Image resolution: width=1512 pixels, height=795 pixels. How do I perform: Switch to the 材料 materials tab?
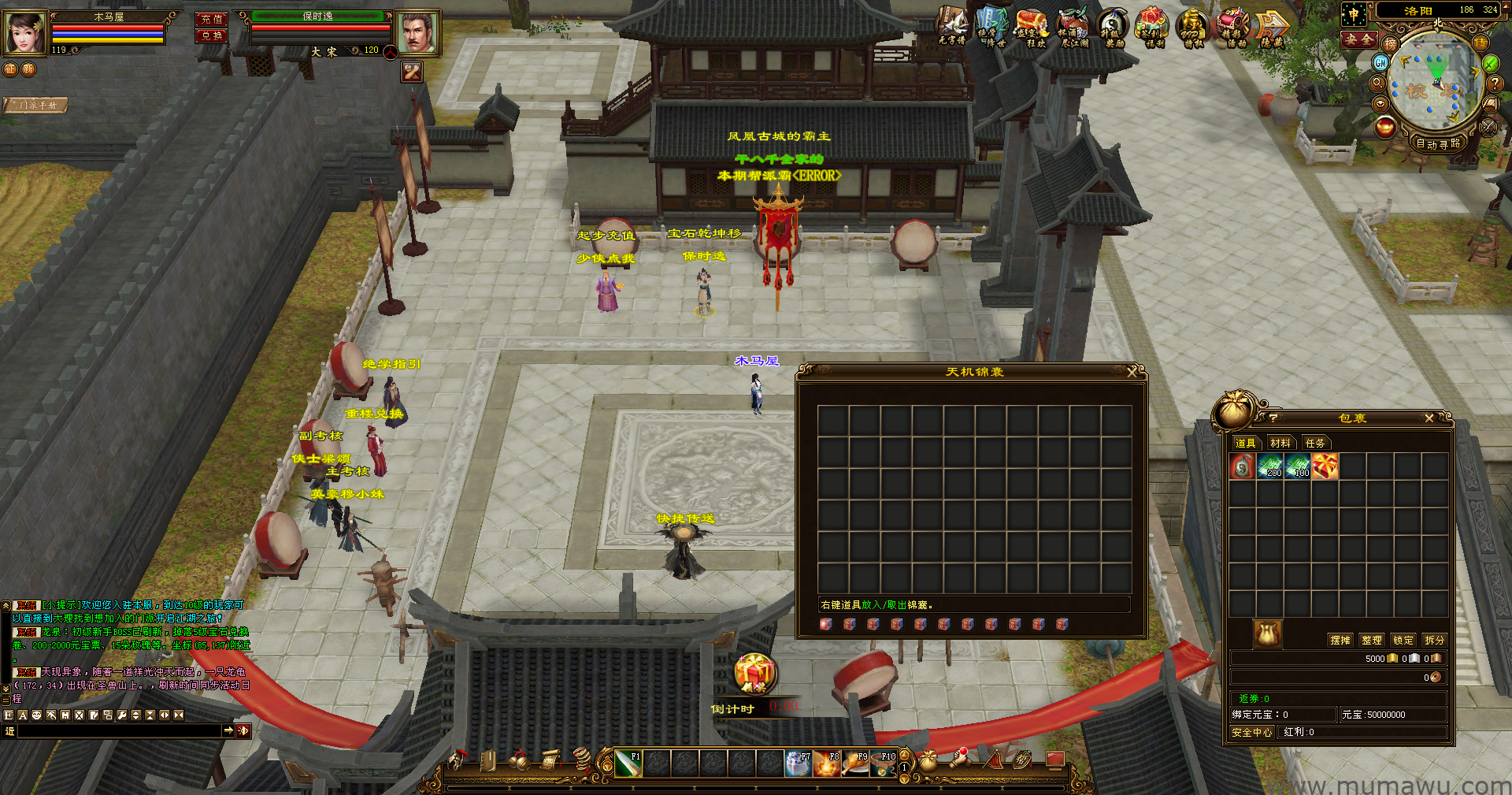[x=1280, y=444]
